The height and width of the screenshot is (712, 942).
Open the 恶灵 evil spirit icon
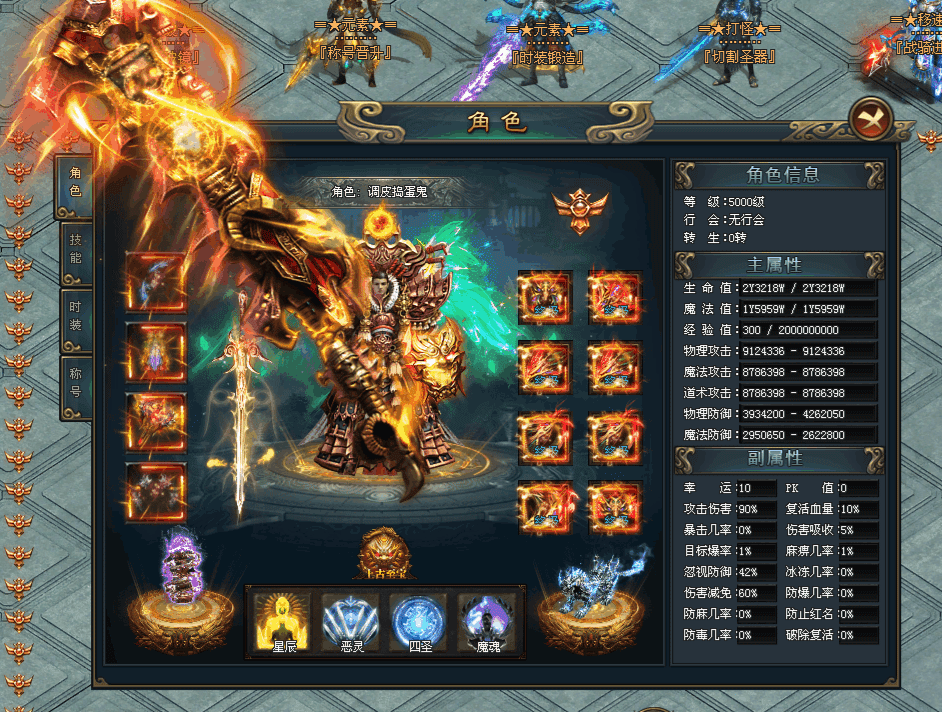(350, 621)
